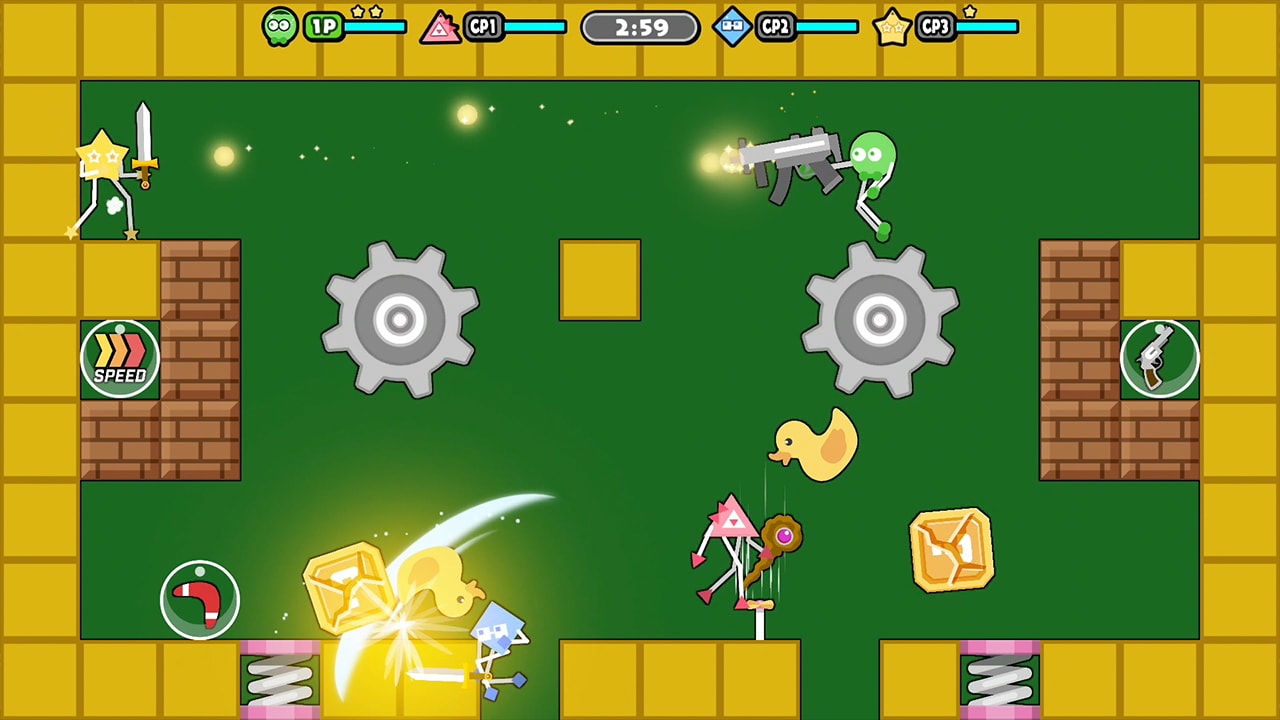This screenshot has height=720, width=1280.
Task: Toggle the star above CP3's health bar
Action: pyautogui.click(x=968, y=11)
